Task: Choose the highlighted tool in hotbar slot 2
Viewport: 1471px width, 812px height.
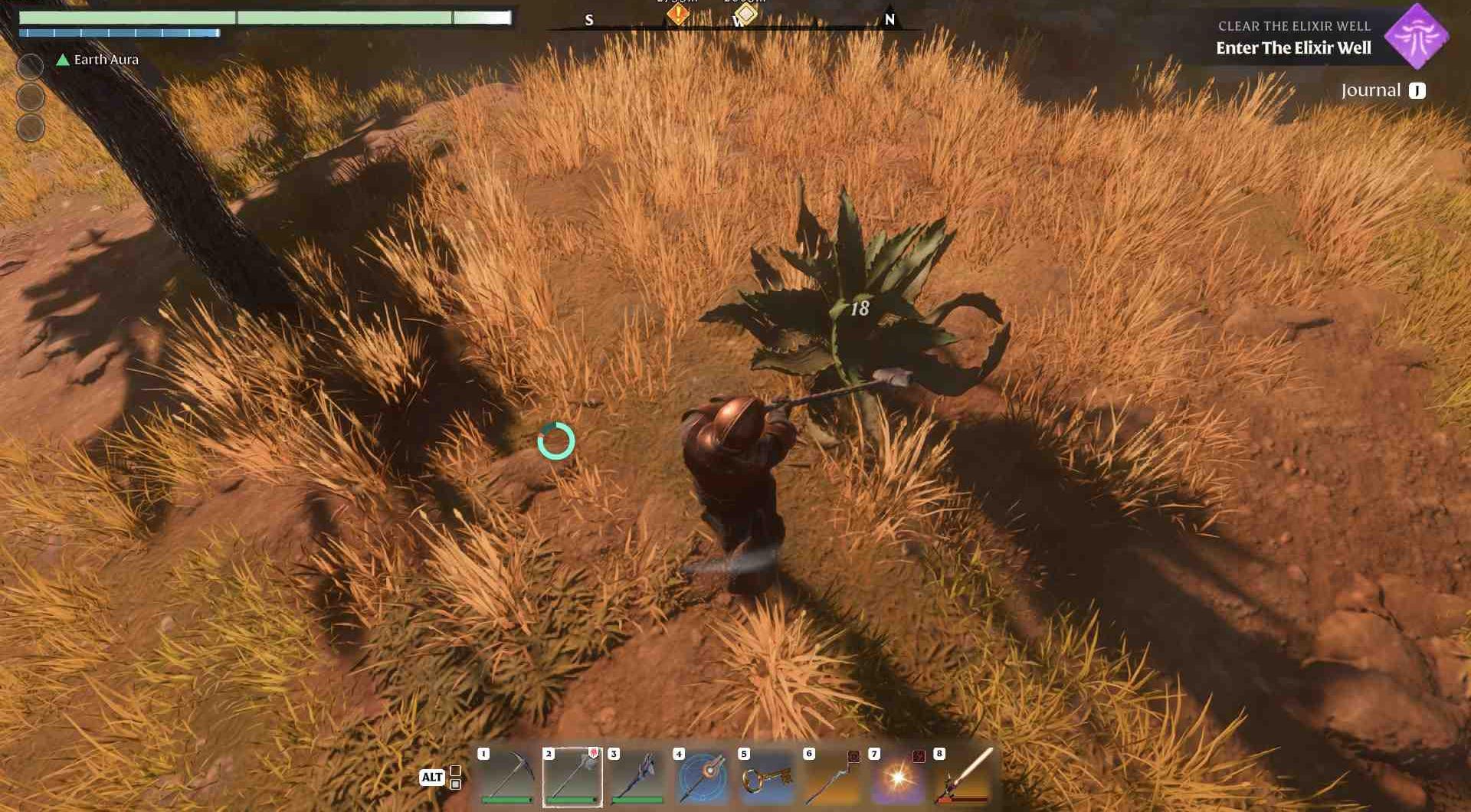Action: [572, 777]
